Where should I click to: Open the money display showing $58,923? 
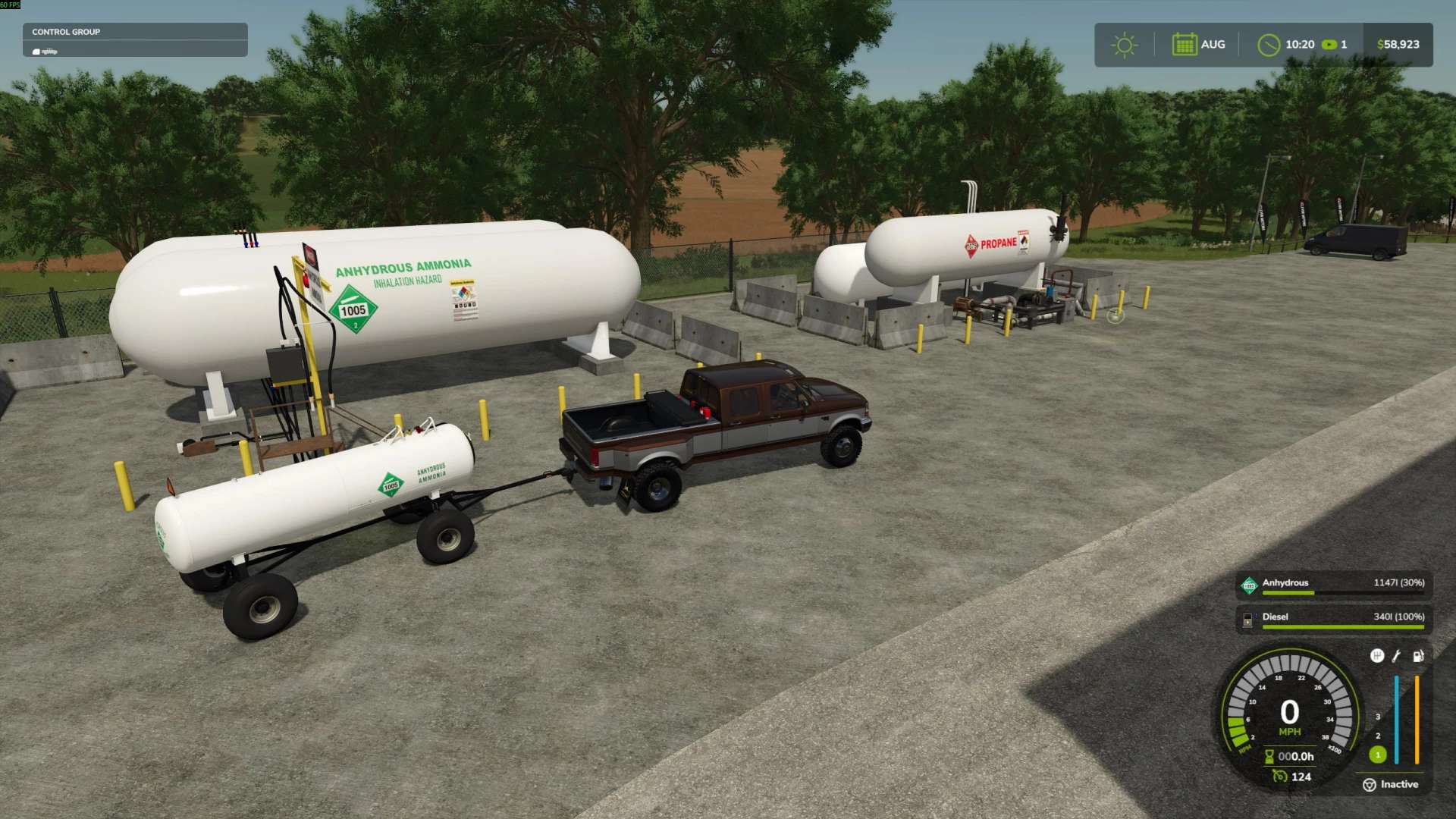[x=1398, y=44]
